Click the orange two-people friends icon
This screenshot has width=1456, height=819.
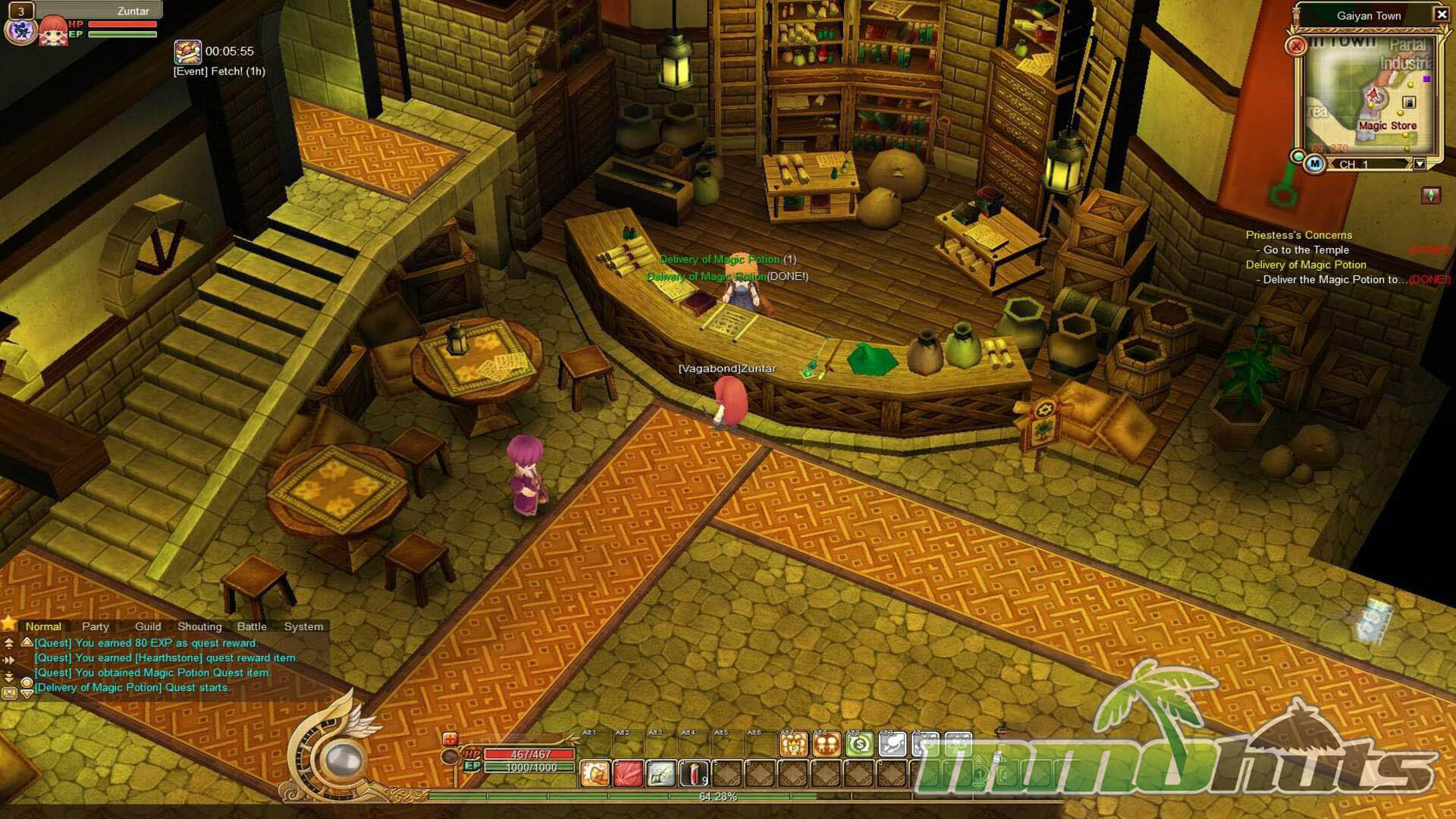click(x=827, y=745)
